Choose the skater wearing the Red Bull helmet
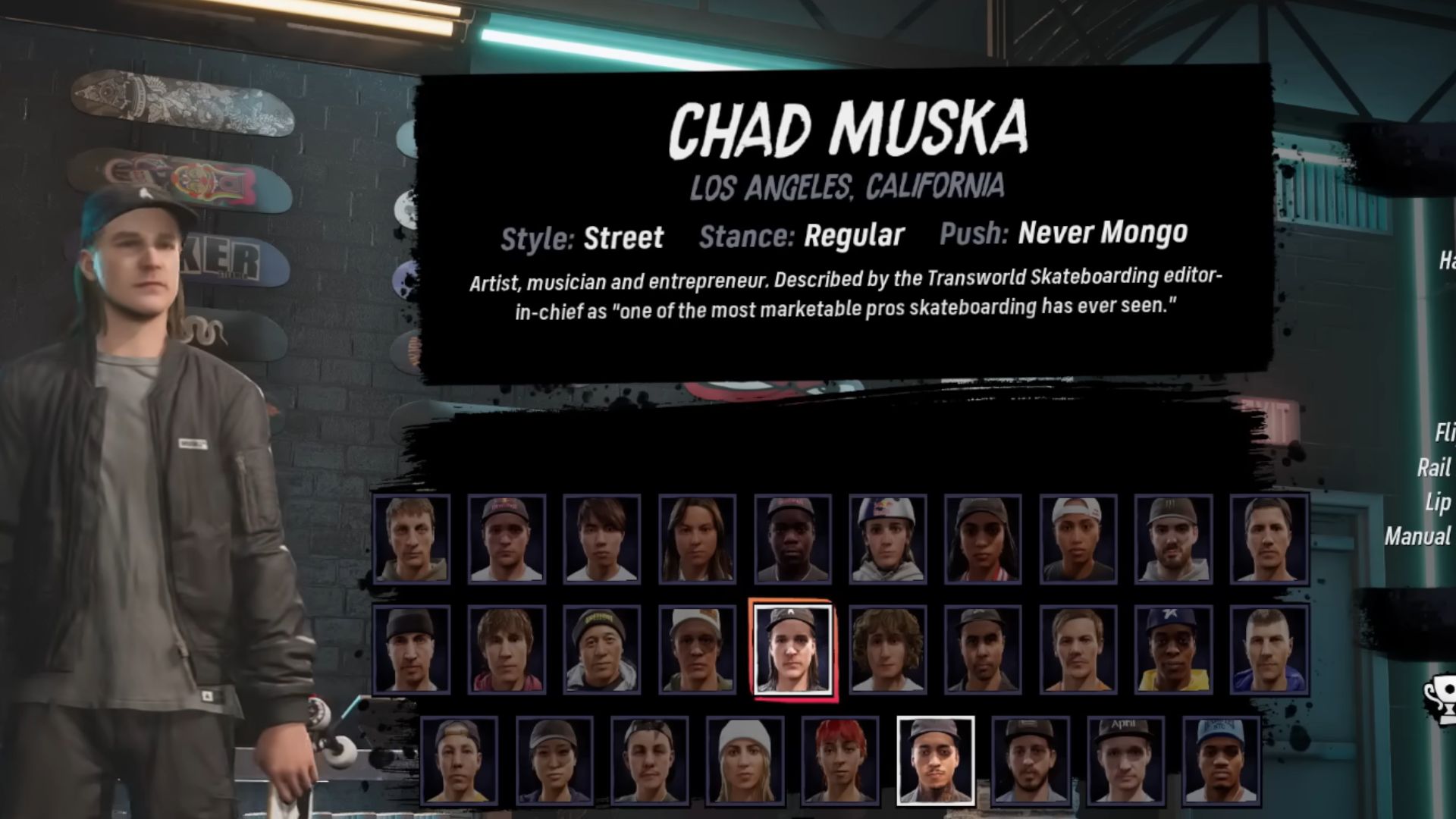 click(887, 538)
